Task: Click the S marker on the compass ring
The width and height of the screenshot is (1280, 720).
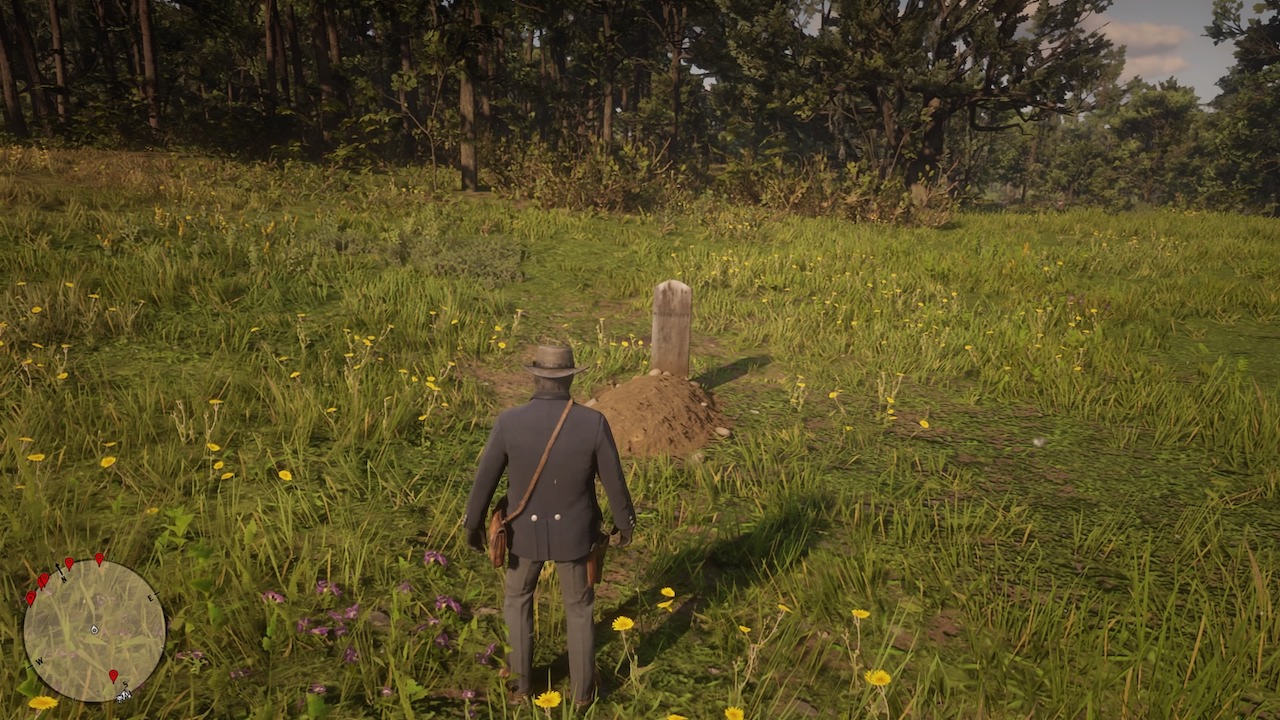Action: point(125,684)
